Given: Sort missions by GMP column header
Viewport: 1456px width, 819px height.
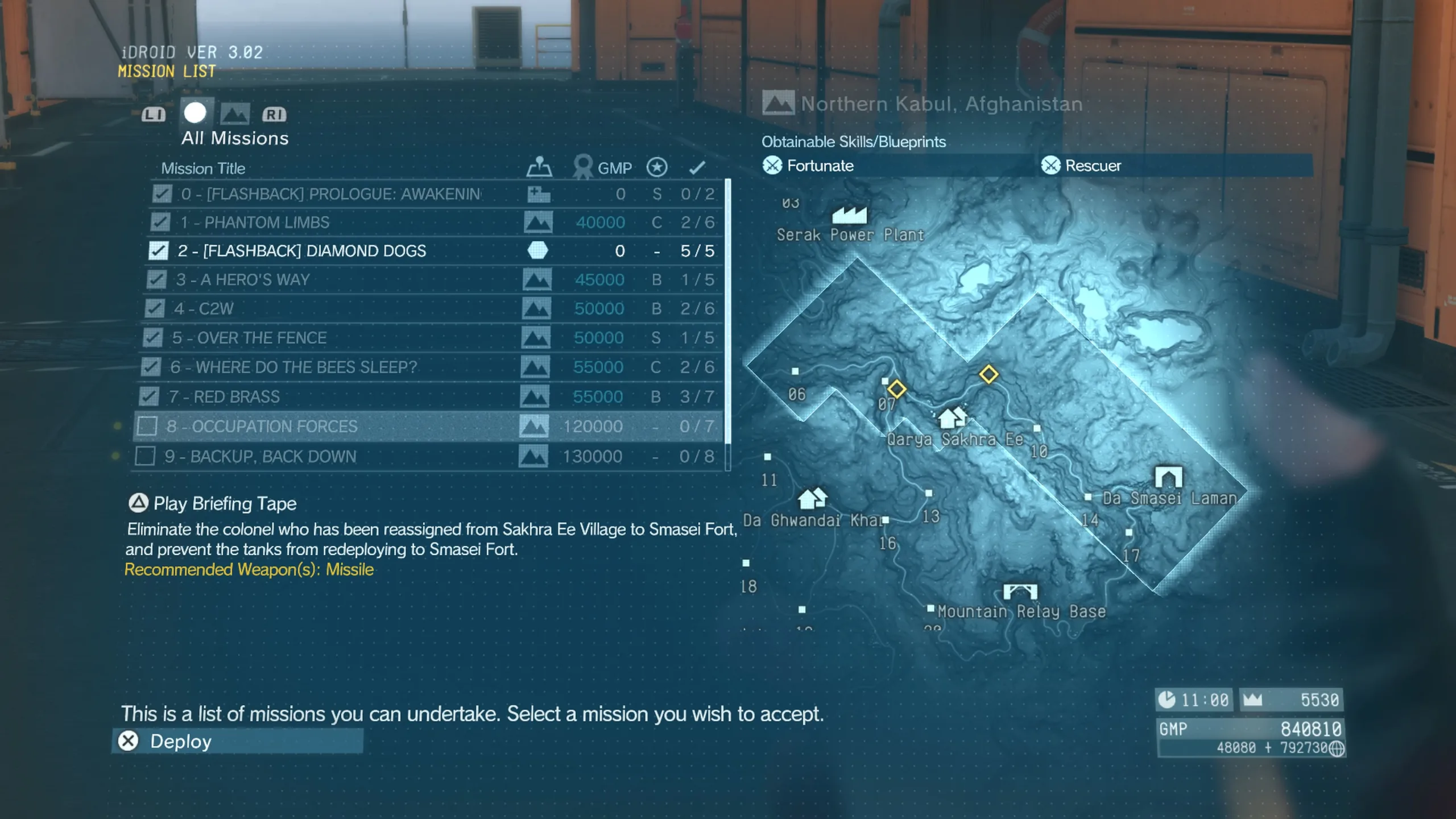Looking at the screenshot, I should point(614,168).
